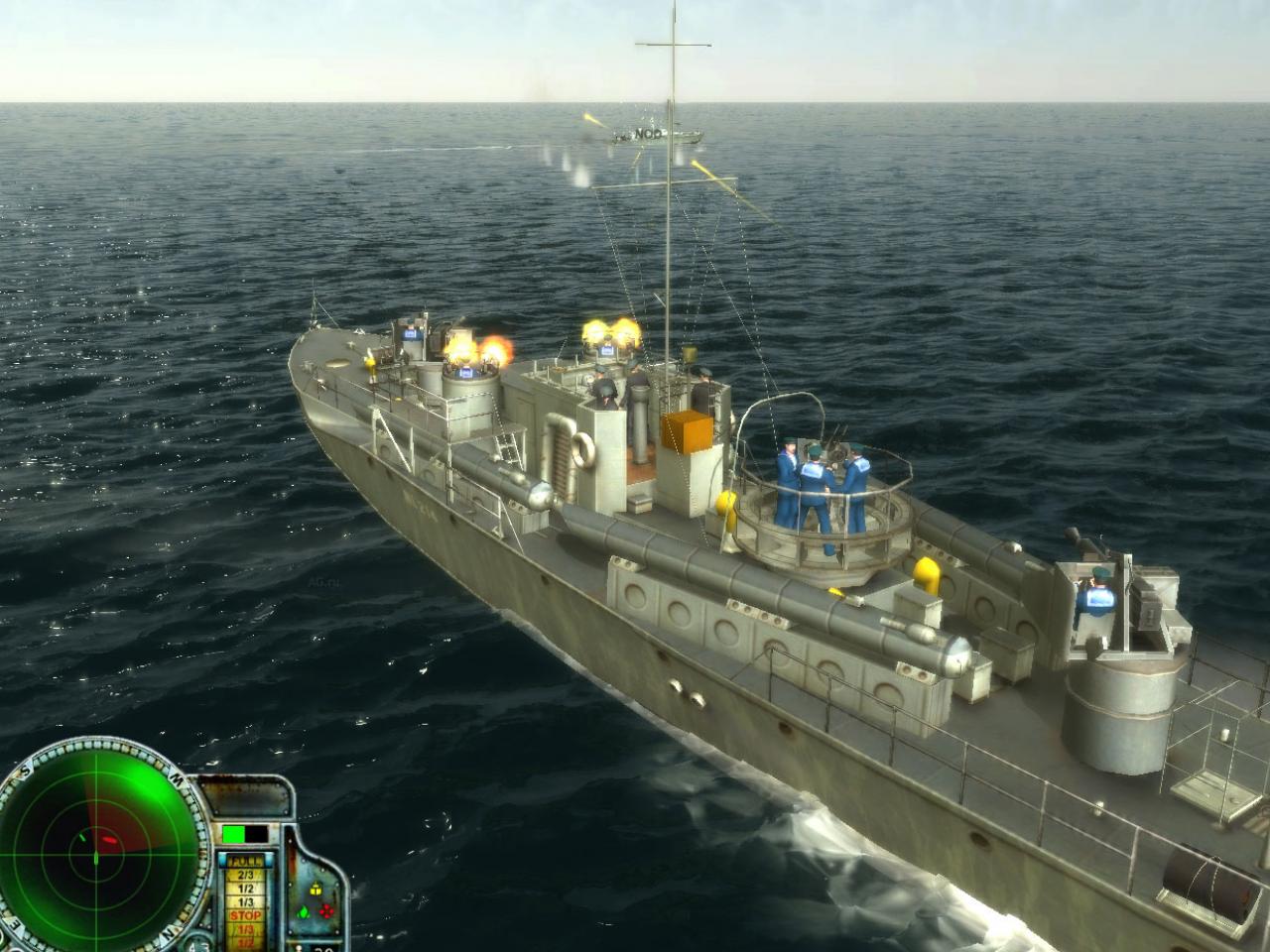Select reverse 1/2 on the telegraph
This screenshot has width=1270, height=952.
tap(245, 943)
